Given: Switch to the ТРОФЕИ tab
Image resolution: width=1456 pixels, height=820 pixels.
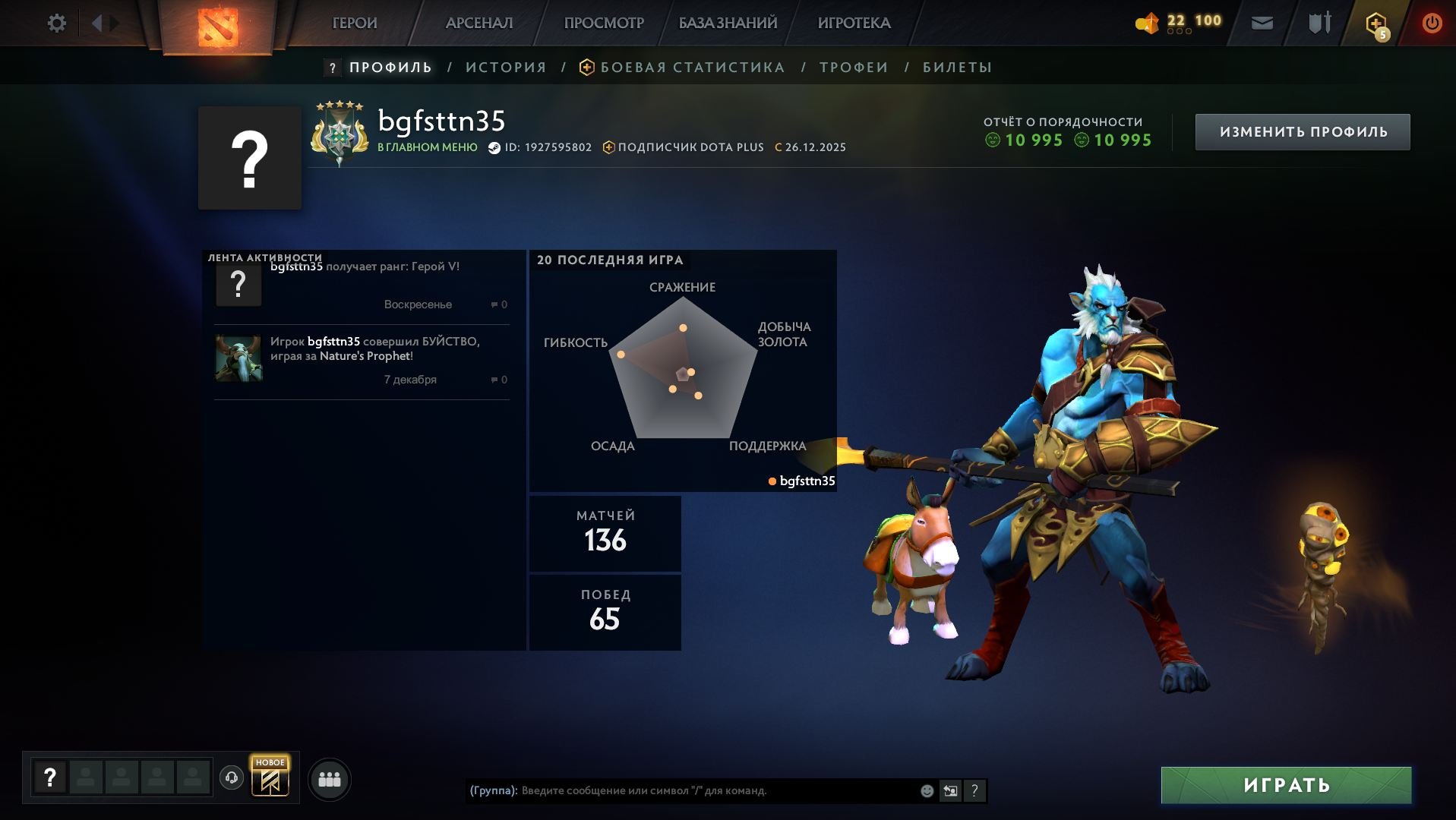Looking at the screenshot, I should [851, 67].
